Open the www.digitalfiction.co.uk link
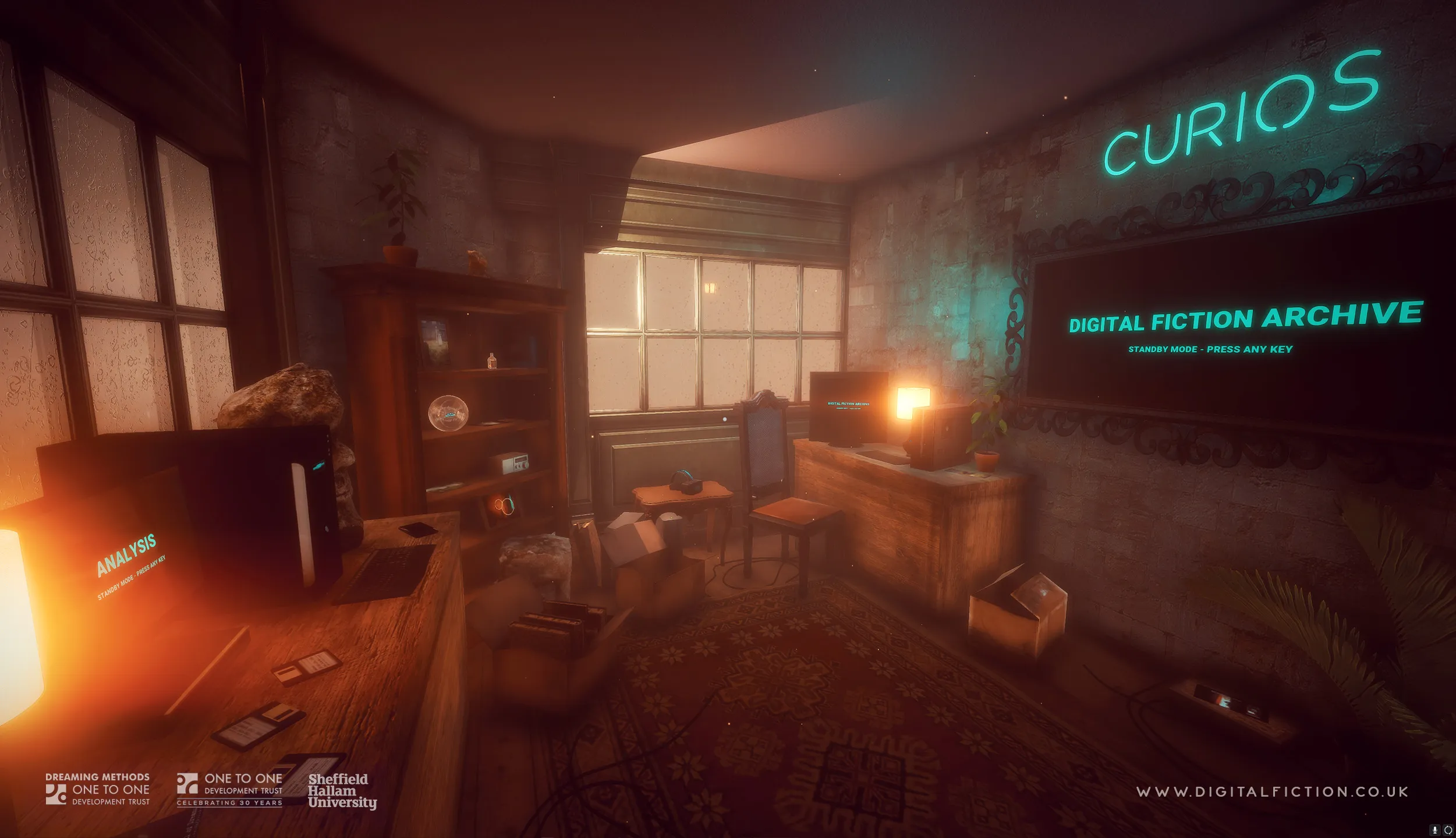 [x=1272, y=791]
